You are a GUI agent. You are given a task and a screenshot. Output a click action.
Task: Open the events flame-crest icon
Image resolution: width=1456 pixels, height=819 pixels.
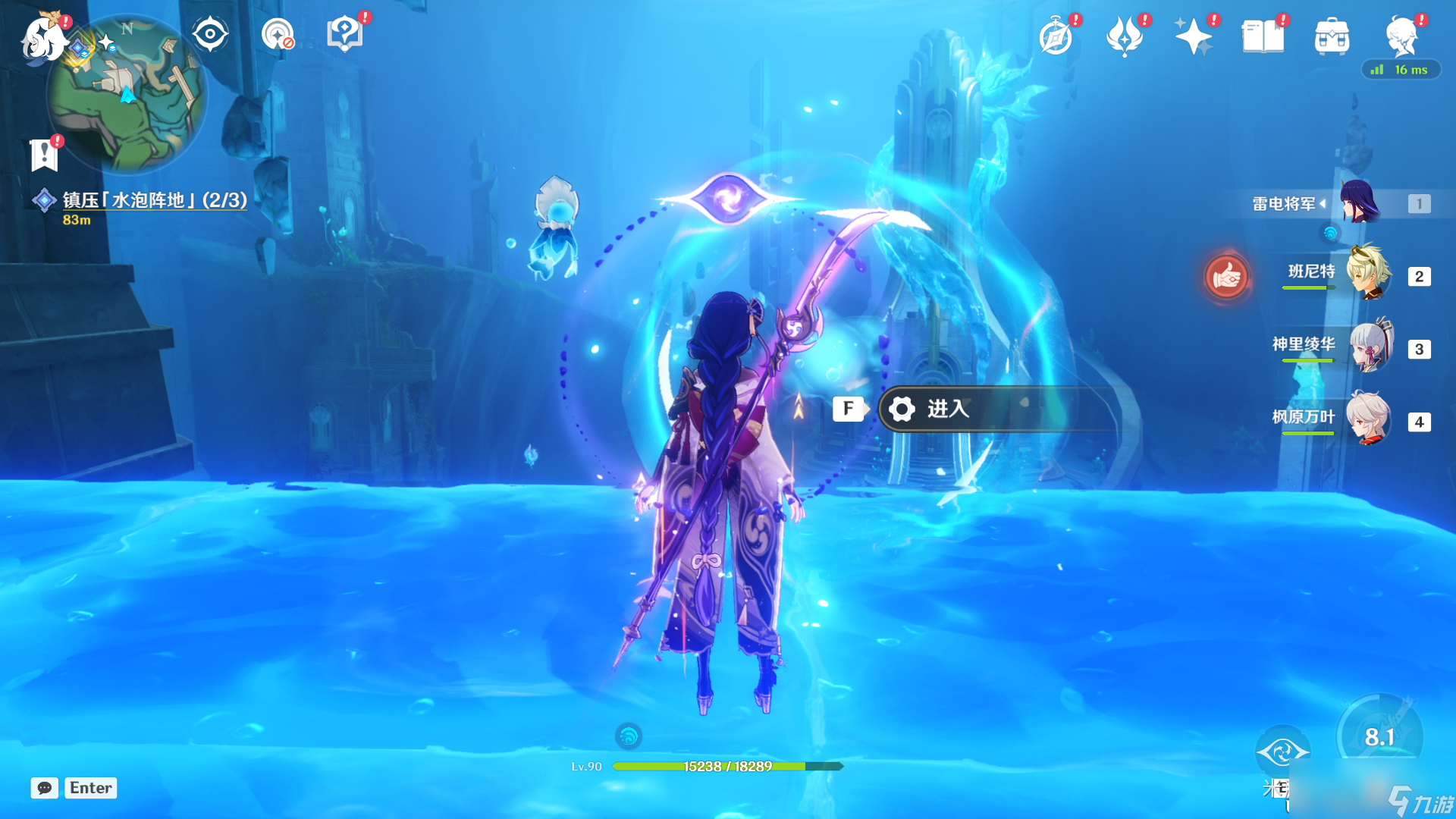tap(1125, 36)
